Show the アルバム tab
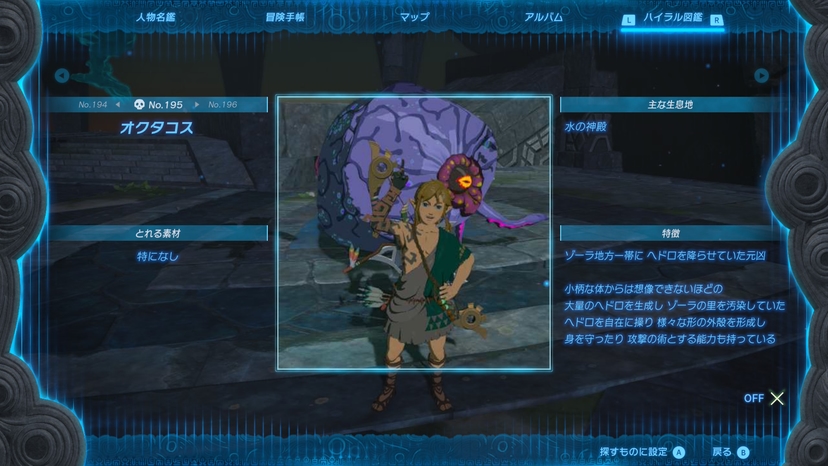The height and width of the screenshot is (466, 828). (x=543, y=17)
